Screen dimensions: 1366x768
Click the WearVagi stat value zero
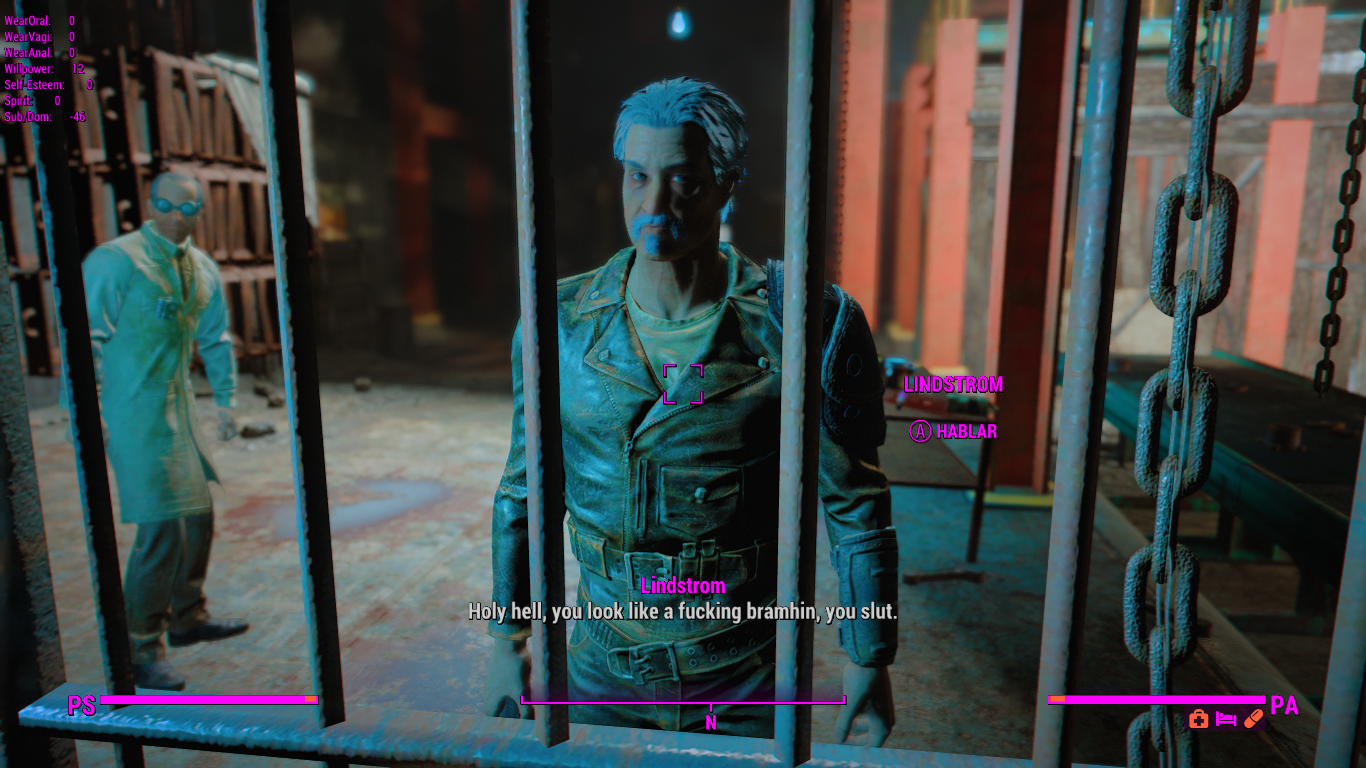coord(71,36)
